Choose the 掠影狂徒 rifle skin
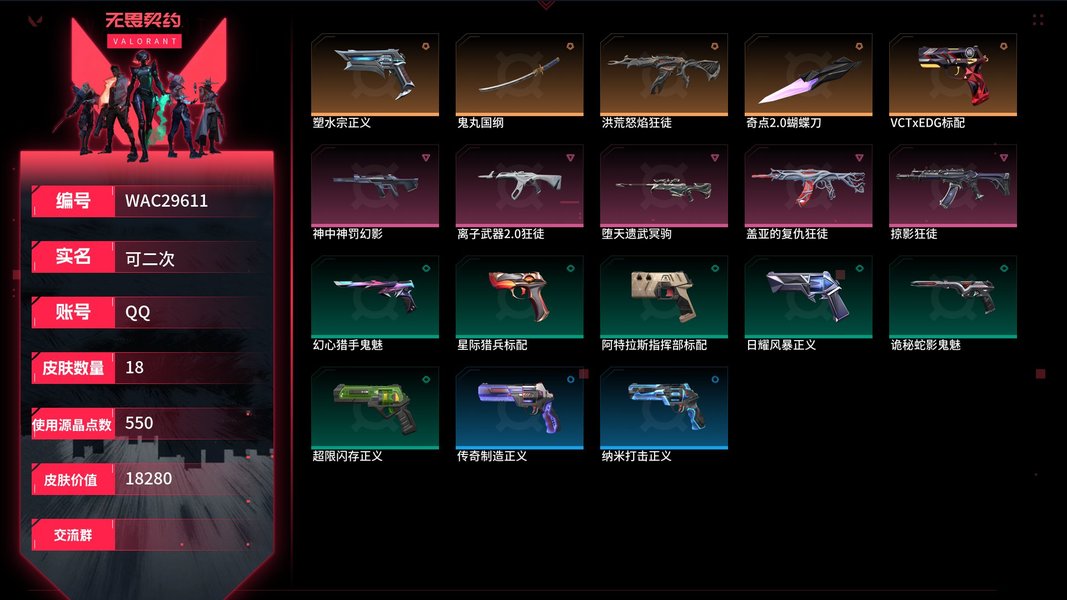1067x600 pixels. (x=953, y=185)
